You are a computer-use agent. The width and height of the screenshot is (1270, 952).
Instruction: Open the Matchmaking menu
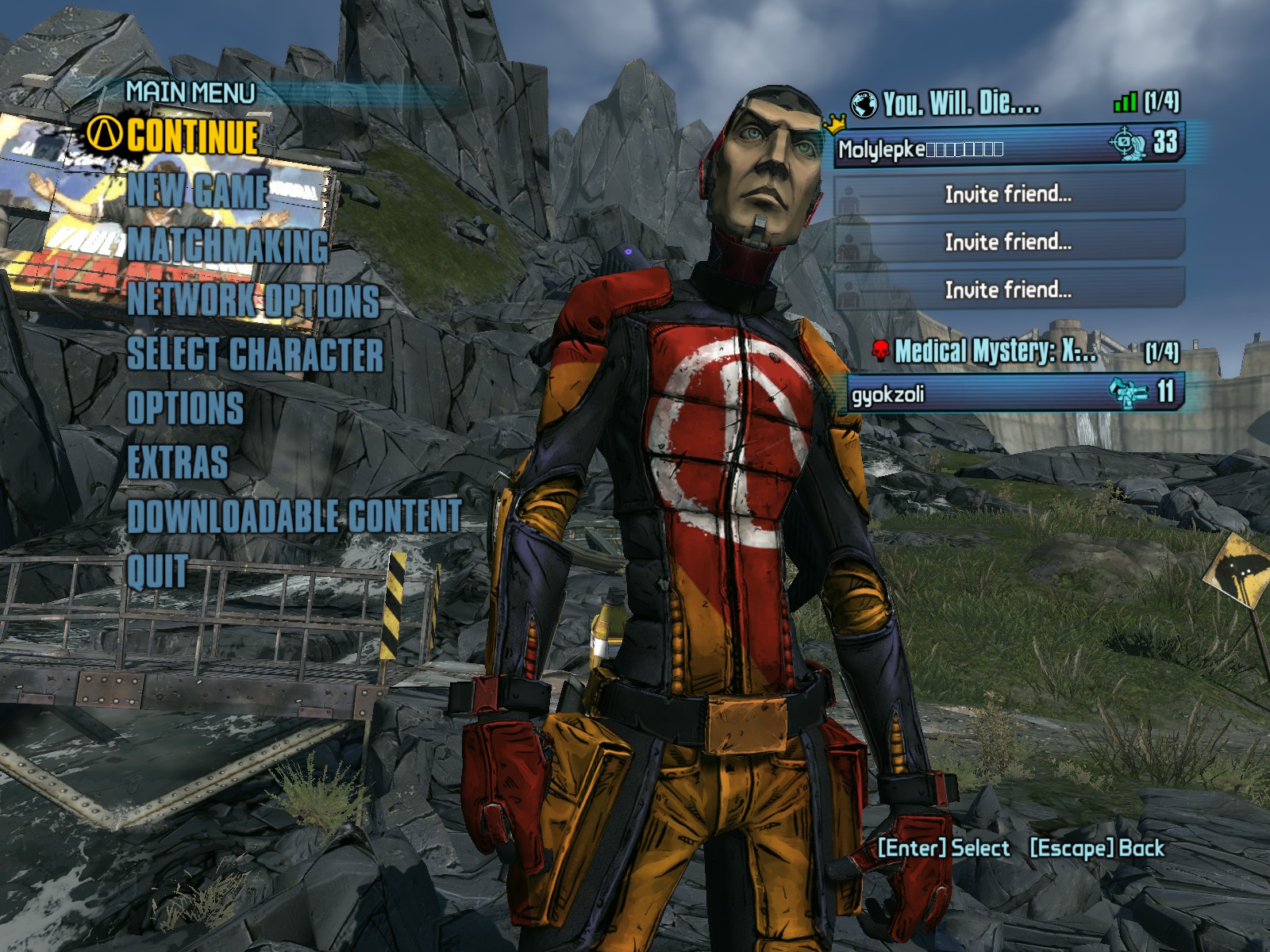tap(228, 245)
